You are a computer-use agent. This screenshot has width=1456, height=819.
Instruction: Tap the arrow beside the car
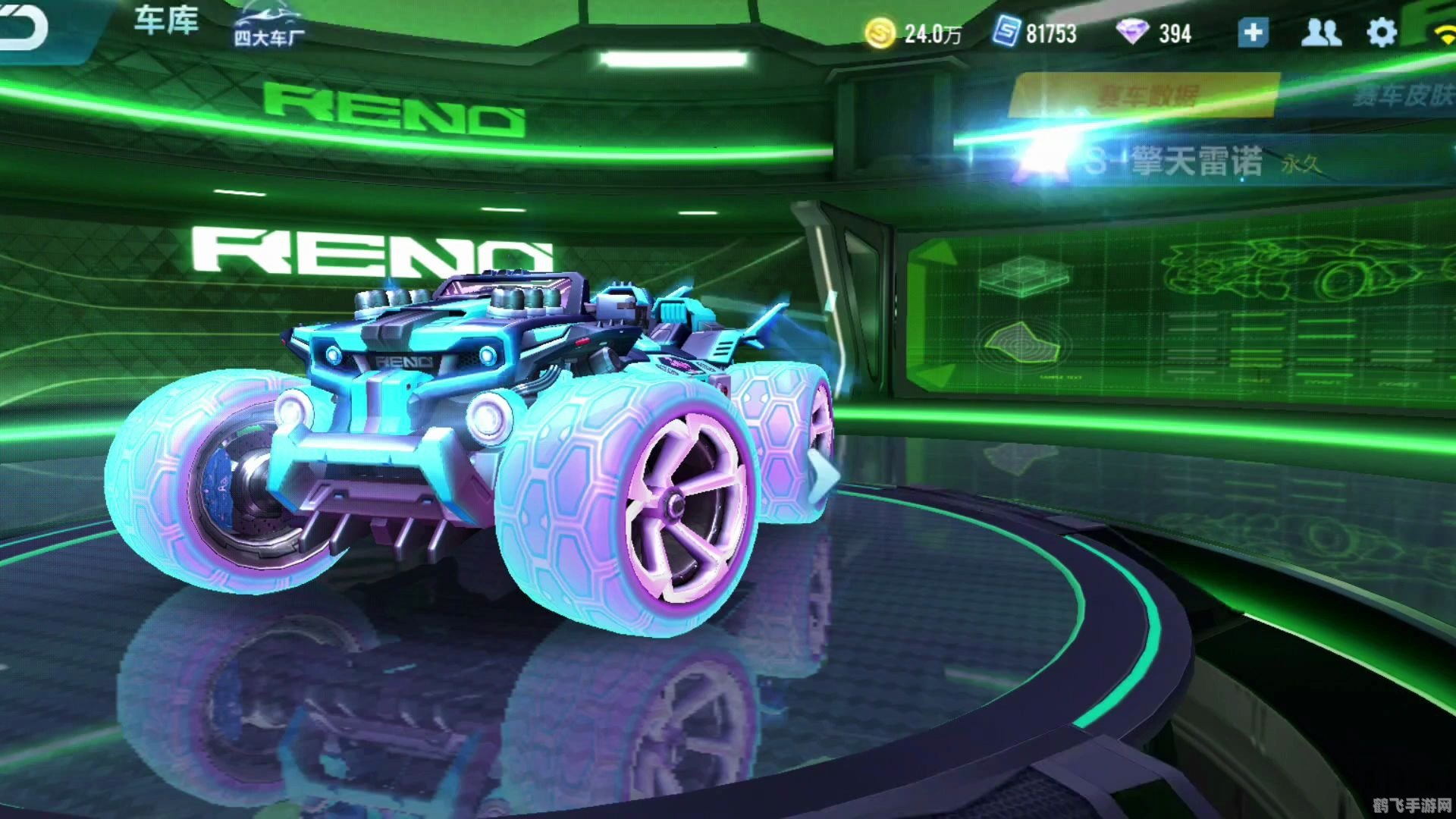[x=824, y=475]
